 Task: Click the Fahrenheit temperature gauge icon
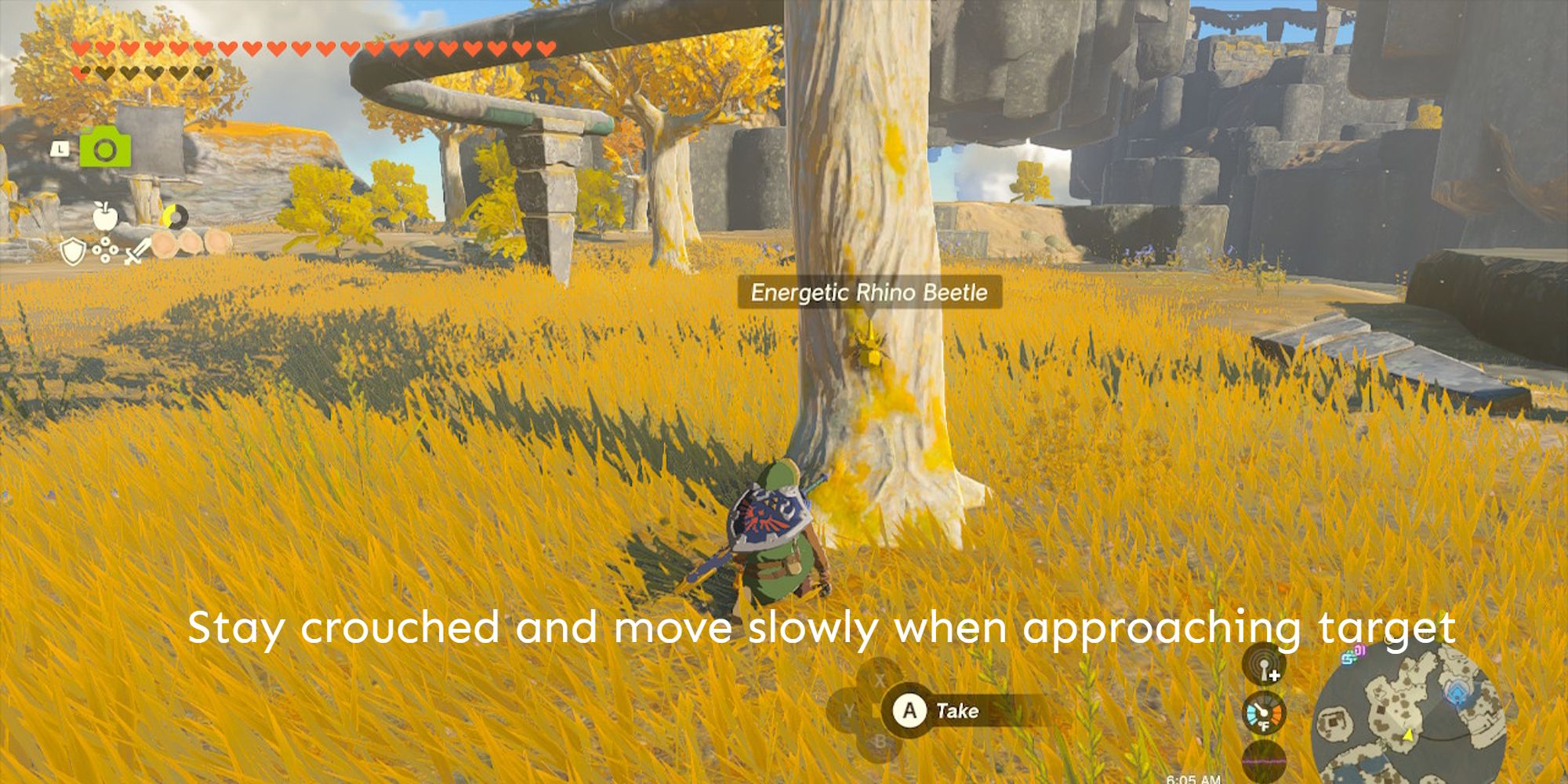[1265, 714]
